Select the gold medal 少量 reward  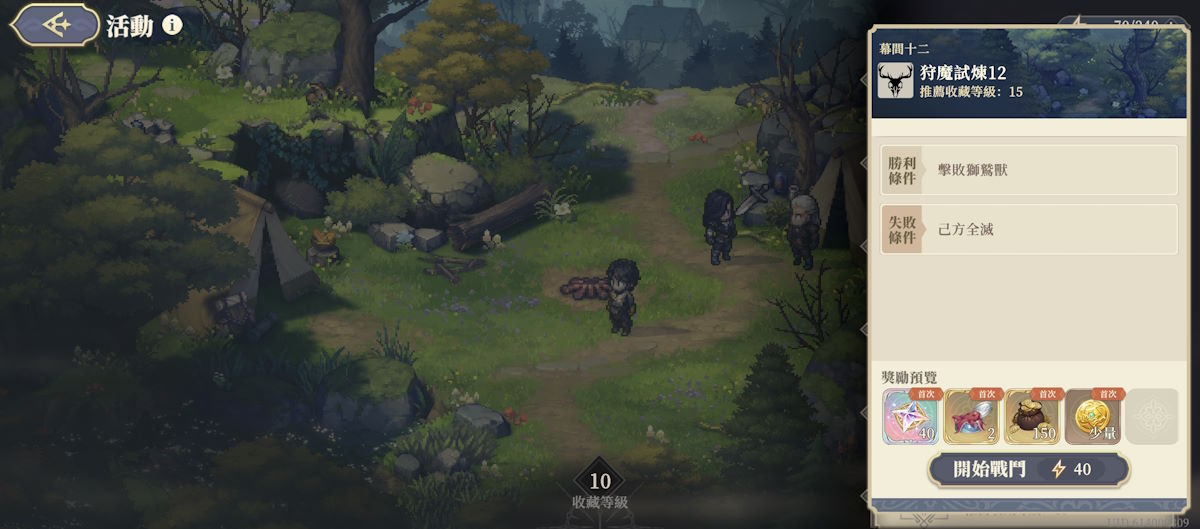point(1093,416)
